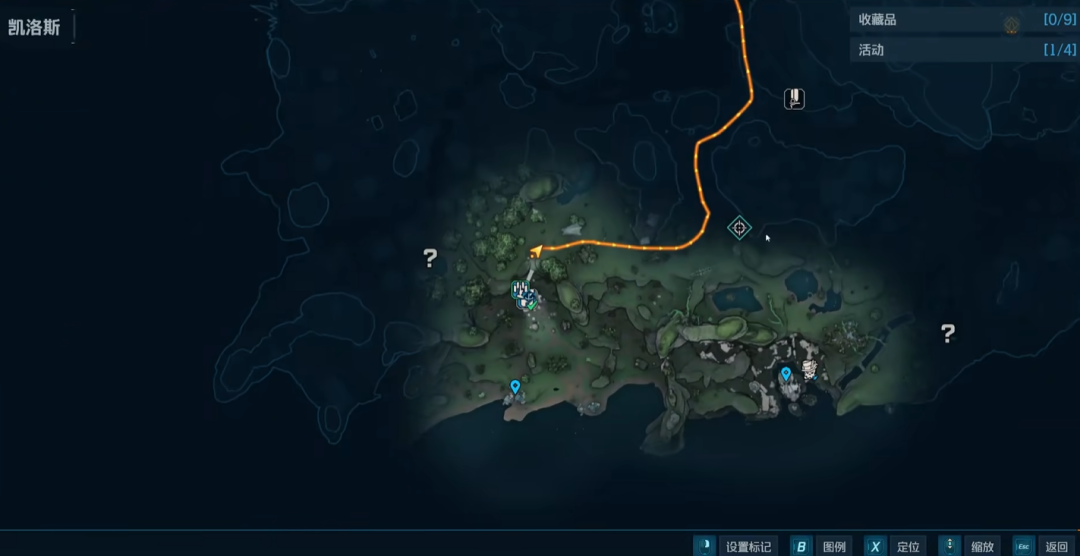The height and width of the screenshot is (556, 1080).
Task: Select the blue pin on the southwest shore
Action: coord(515,386)
